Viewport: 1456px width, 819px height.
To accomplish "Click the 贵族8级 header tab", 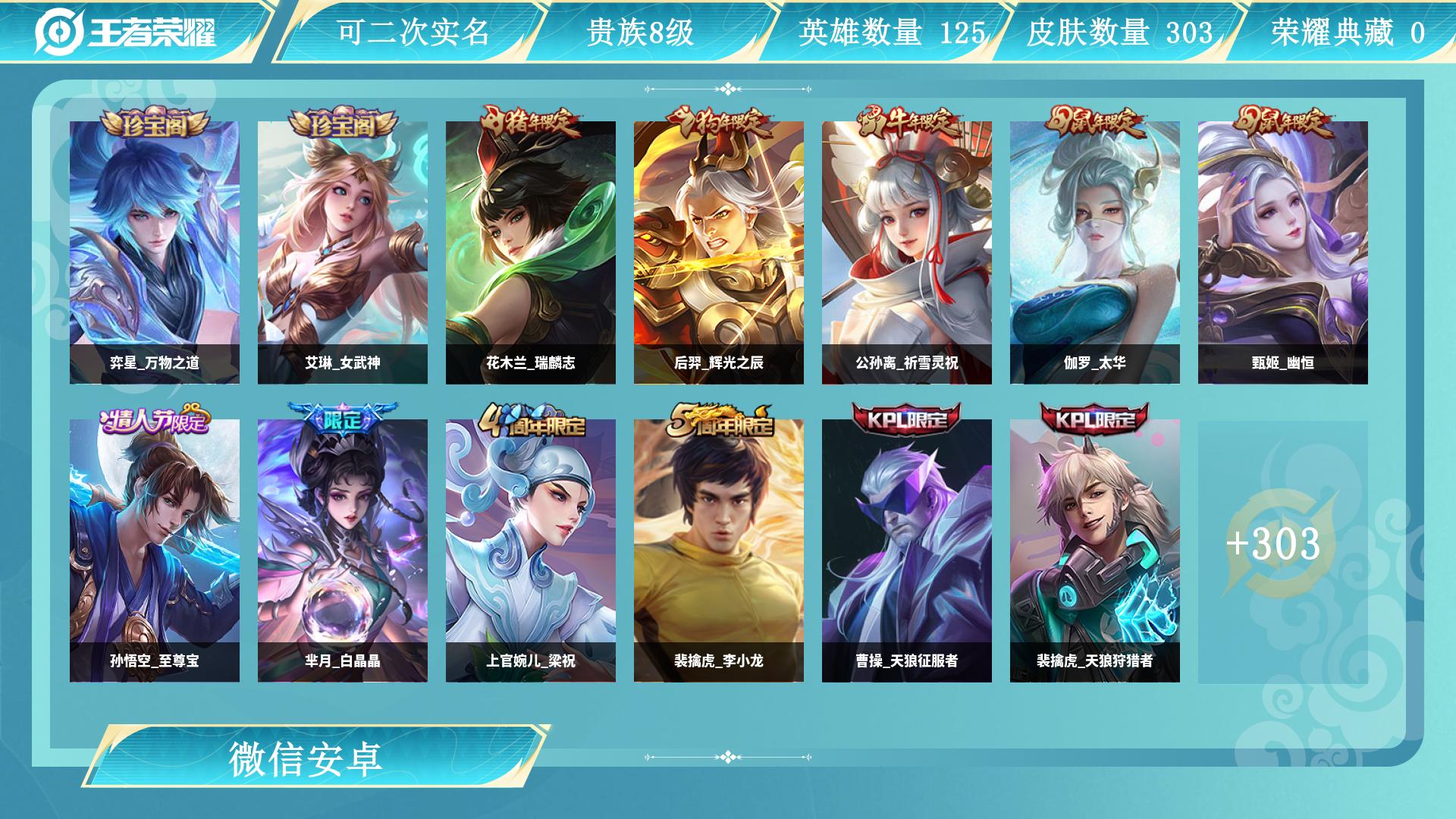I will (x=640, y=32).
